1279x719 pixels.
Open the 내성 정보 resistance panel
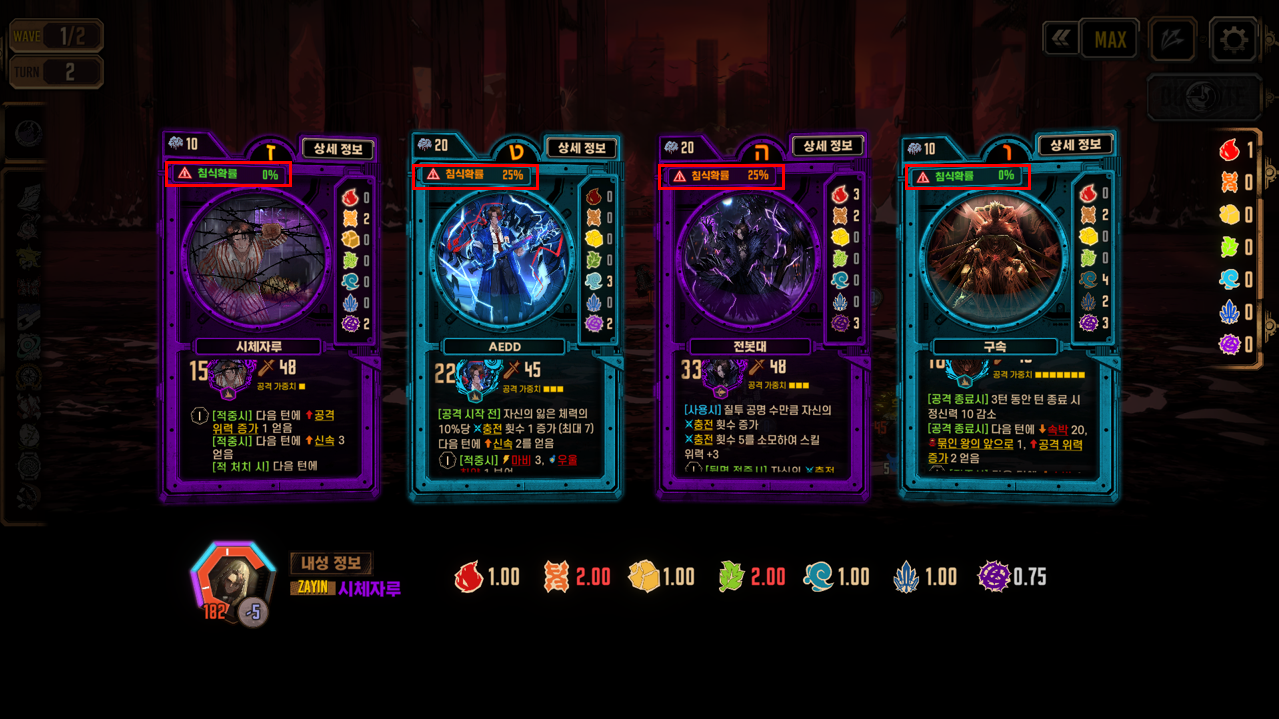(x=331, y=563)
